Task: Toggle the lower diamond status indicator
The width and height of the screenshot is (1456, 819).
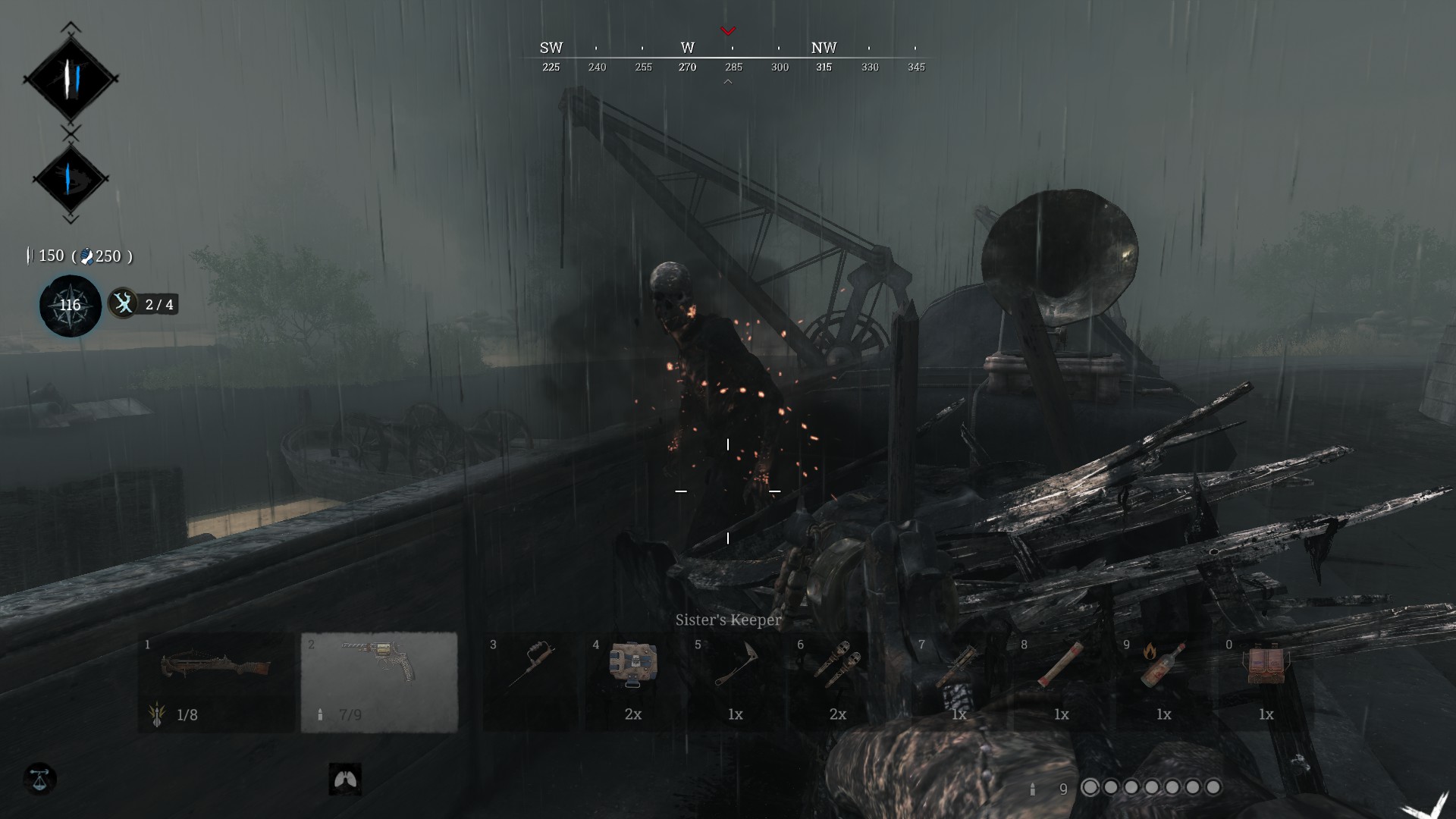Action: 72,178
